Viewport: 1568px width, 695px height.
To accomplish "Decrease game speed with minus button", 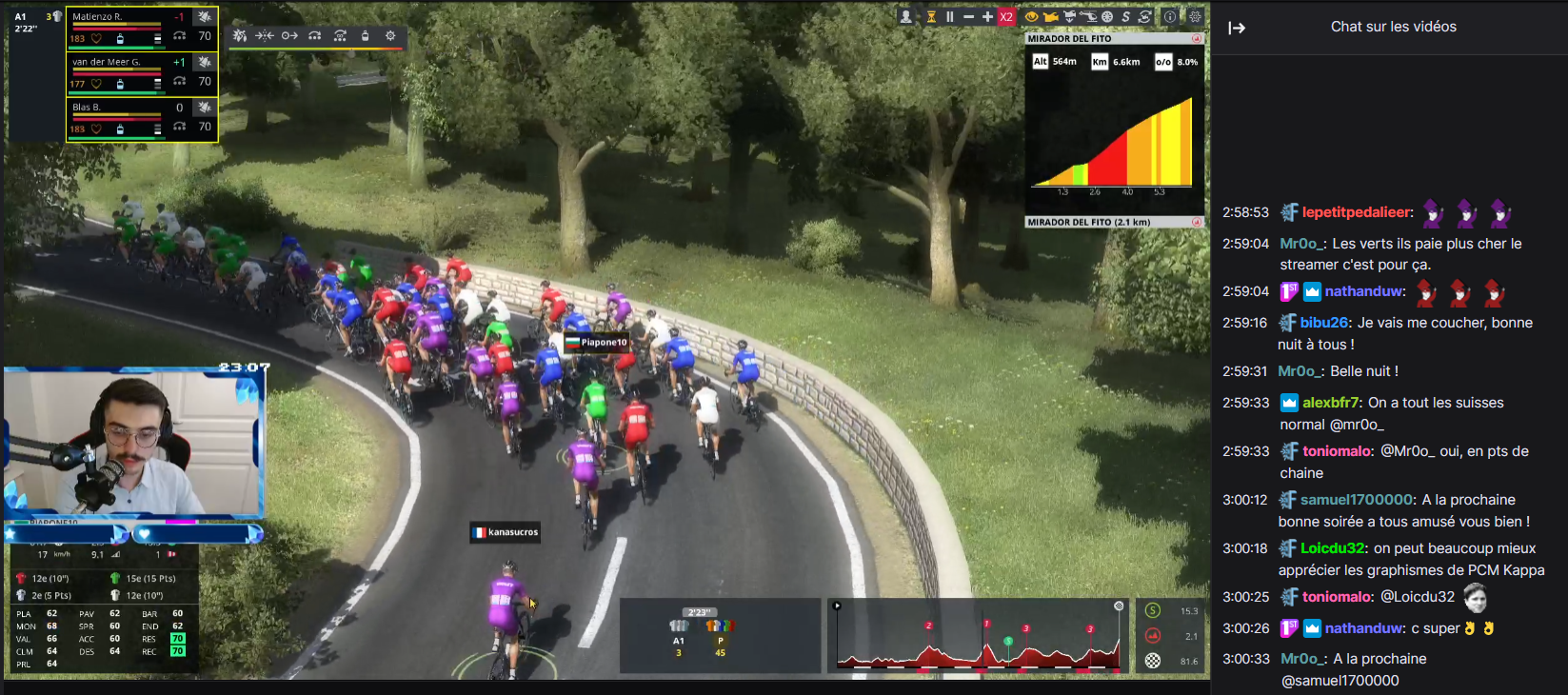I will click(x=968, y=17).
